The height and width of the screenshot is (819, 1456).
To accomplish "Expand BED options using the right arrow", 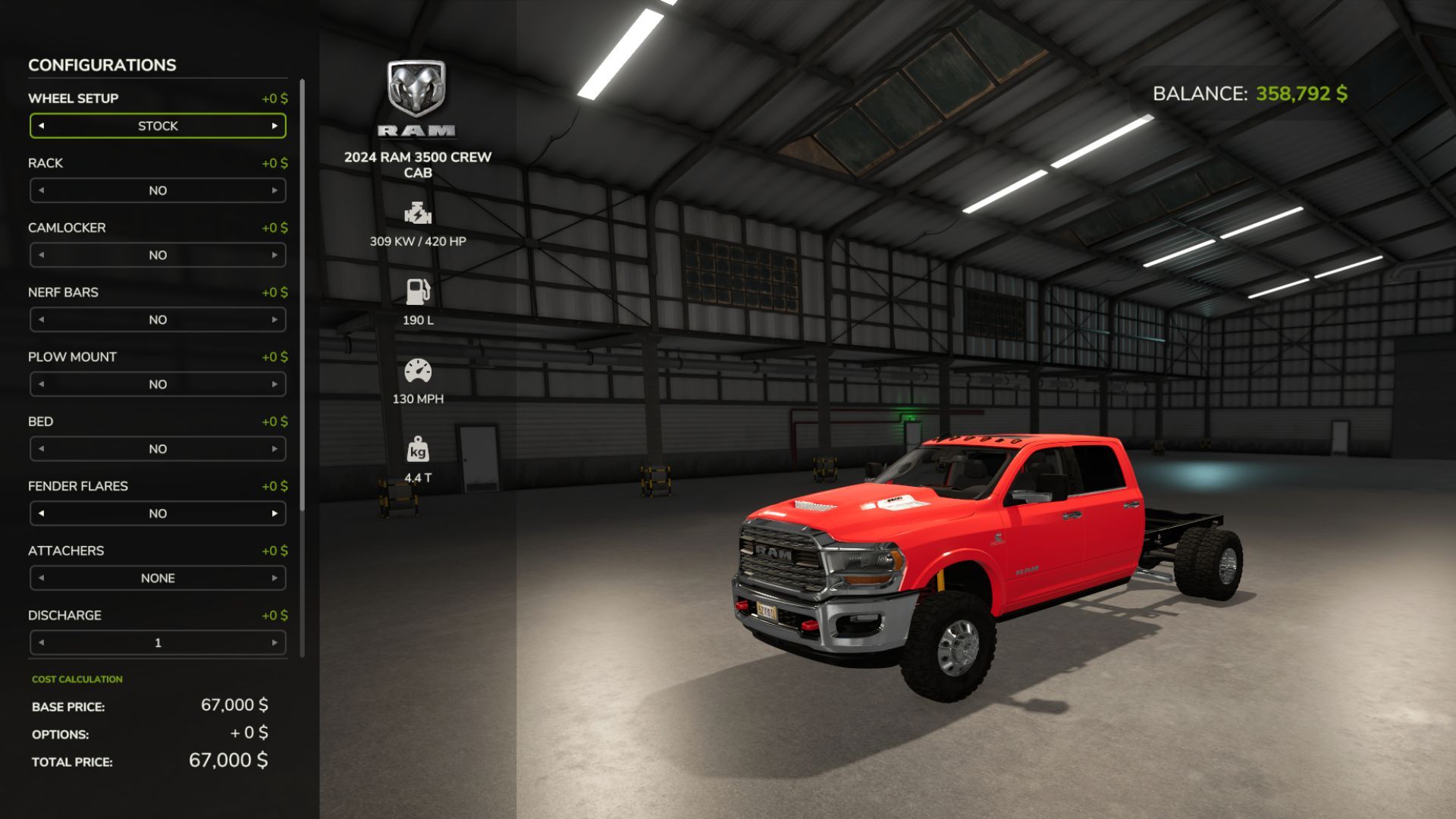I will [x=275, y=449].
